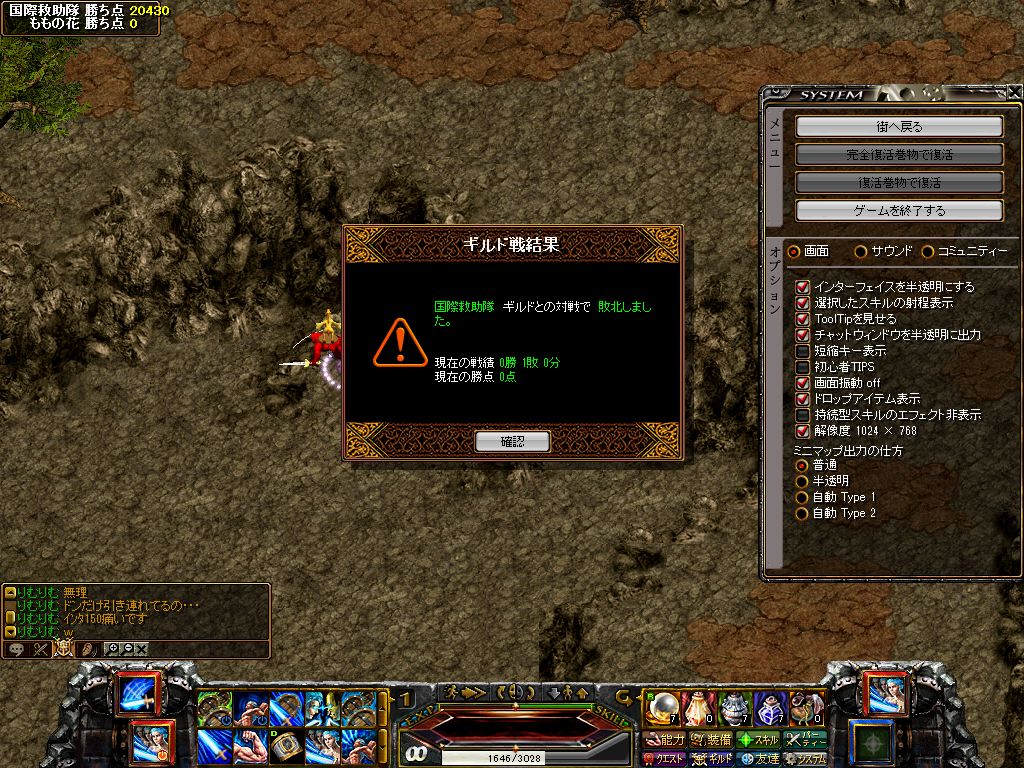Switch options to the コミュニティー section

[928, 251]
